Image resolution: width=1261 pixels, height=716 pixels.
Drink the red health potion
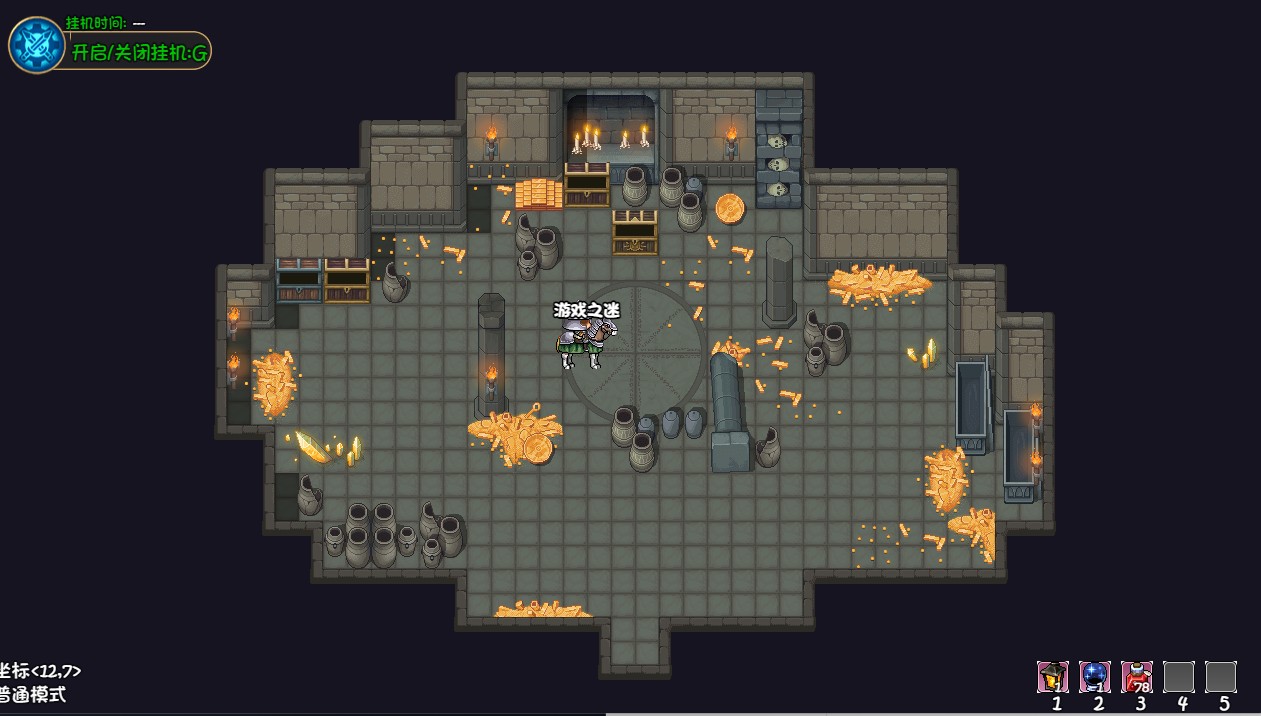pos(1137,677)
